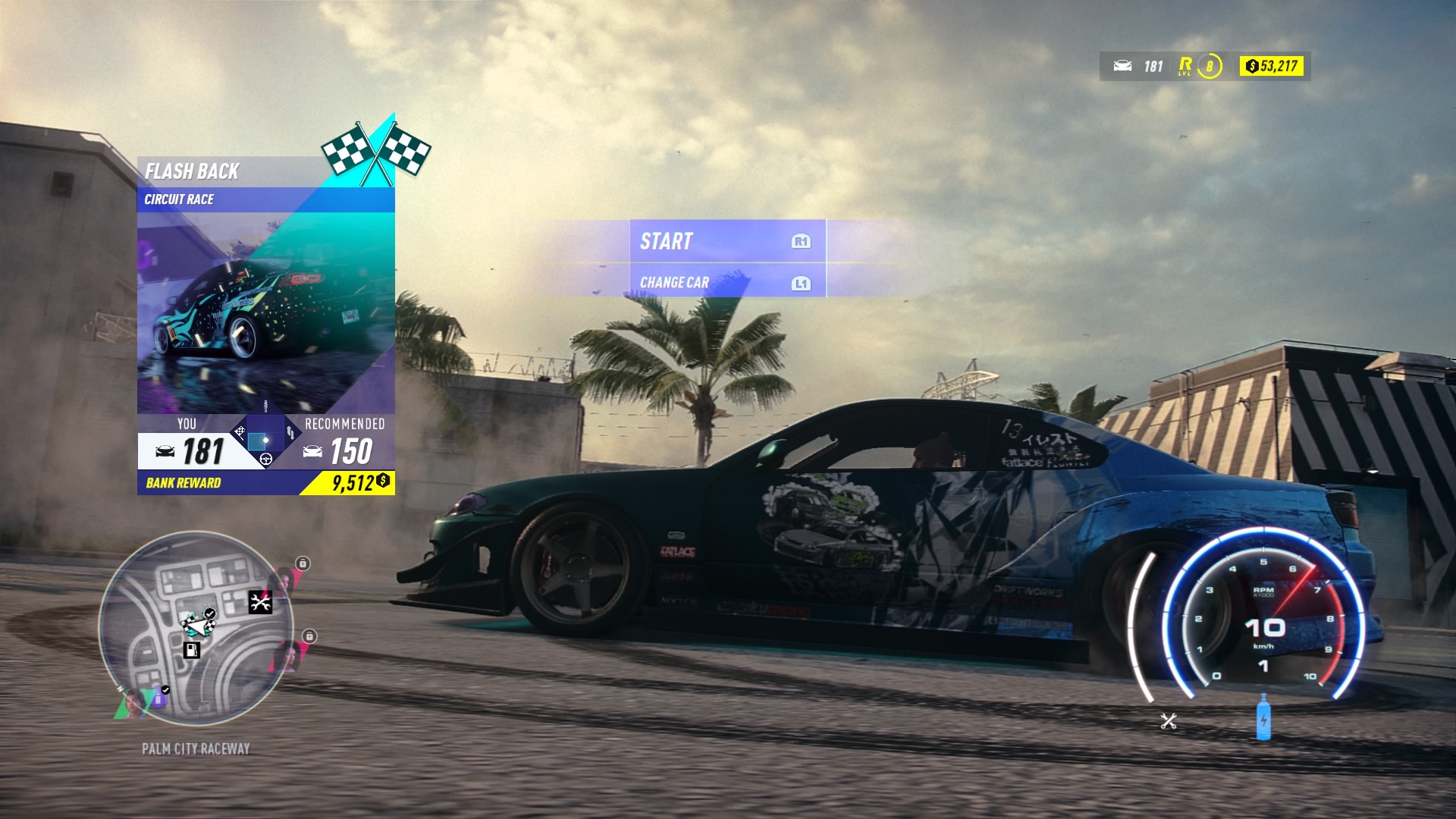Click the car silhouette icon in the top HUD

click(x=1123, y=65)
